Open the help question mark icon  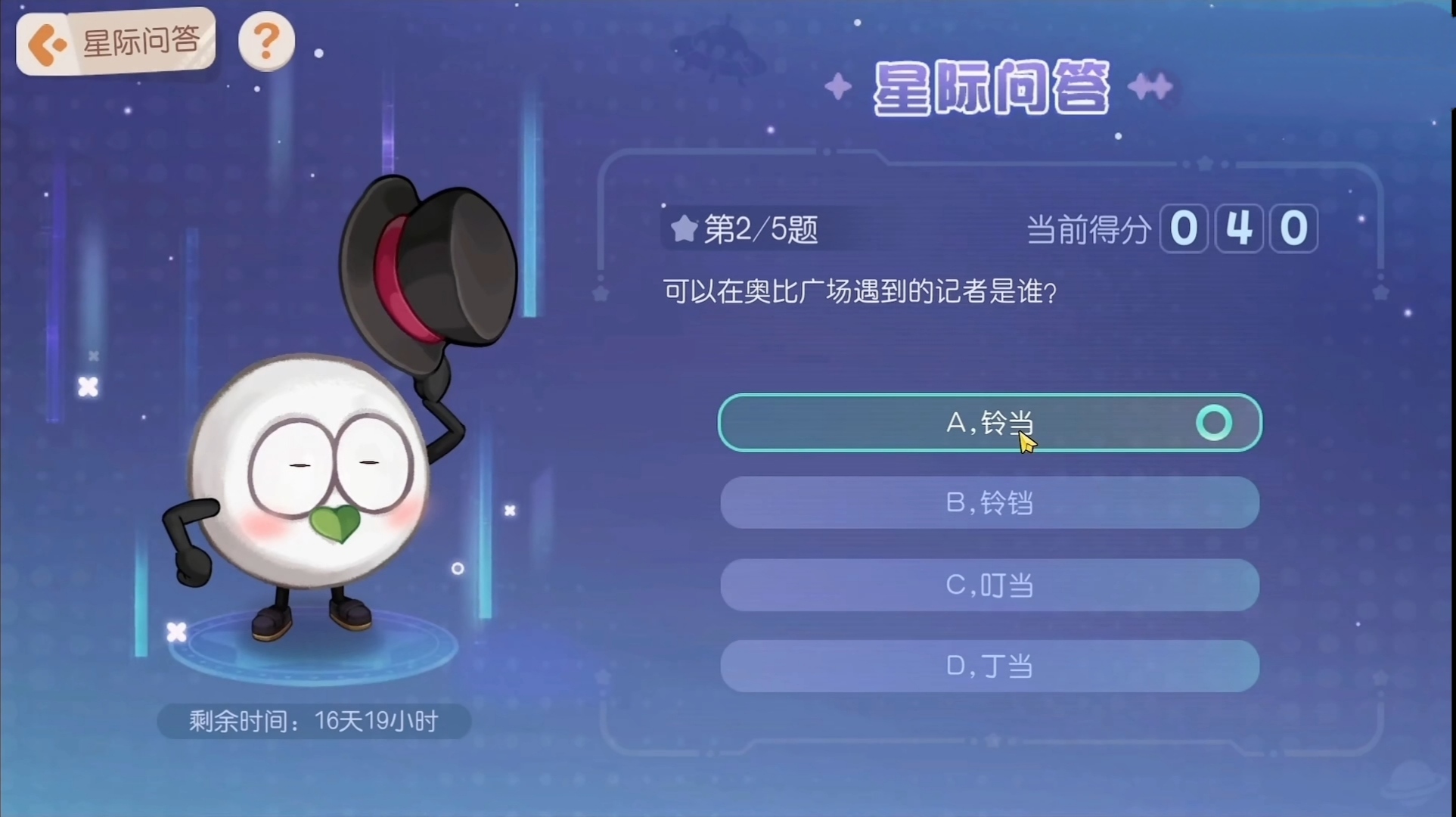point(266,41)
